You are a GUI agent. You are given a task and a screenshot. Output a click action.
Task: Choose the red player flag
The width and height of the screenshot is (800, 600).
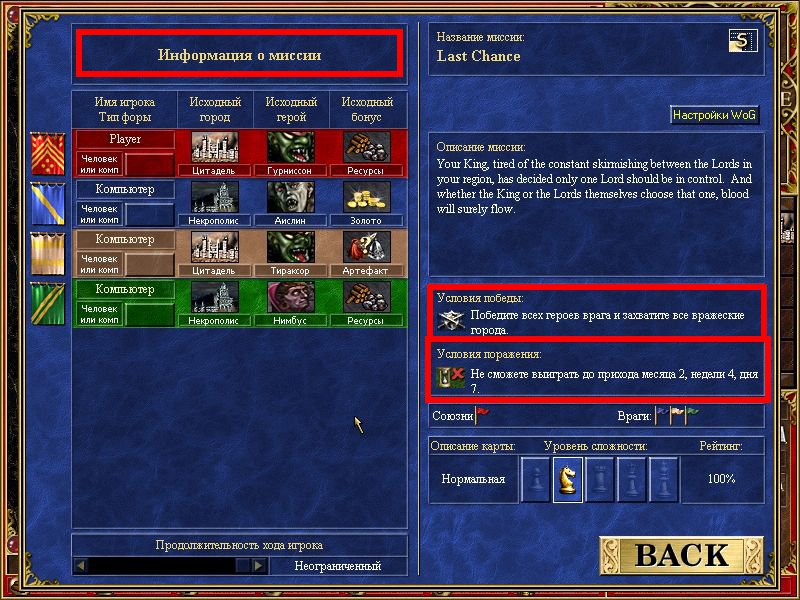tap(45, 153)
